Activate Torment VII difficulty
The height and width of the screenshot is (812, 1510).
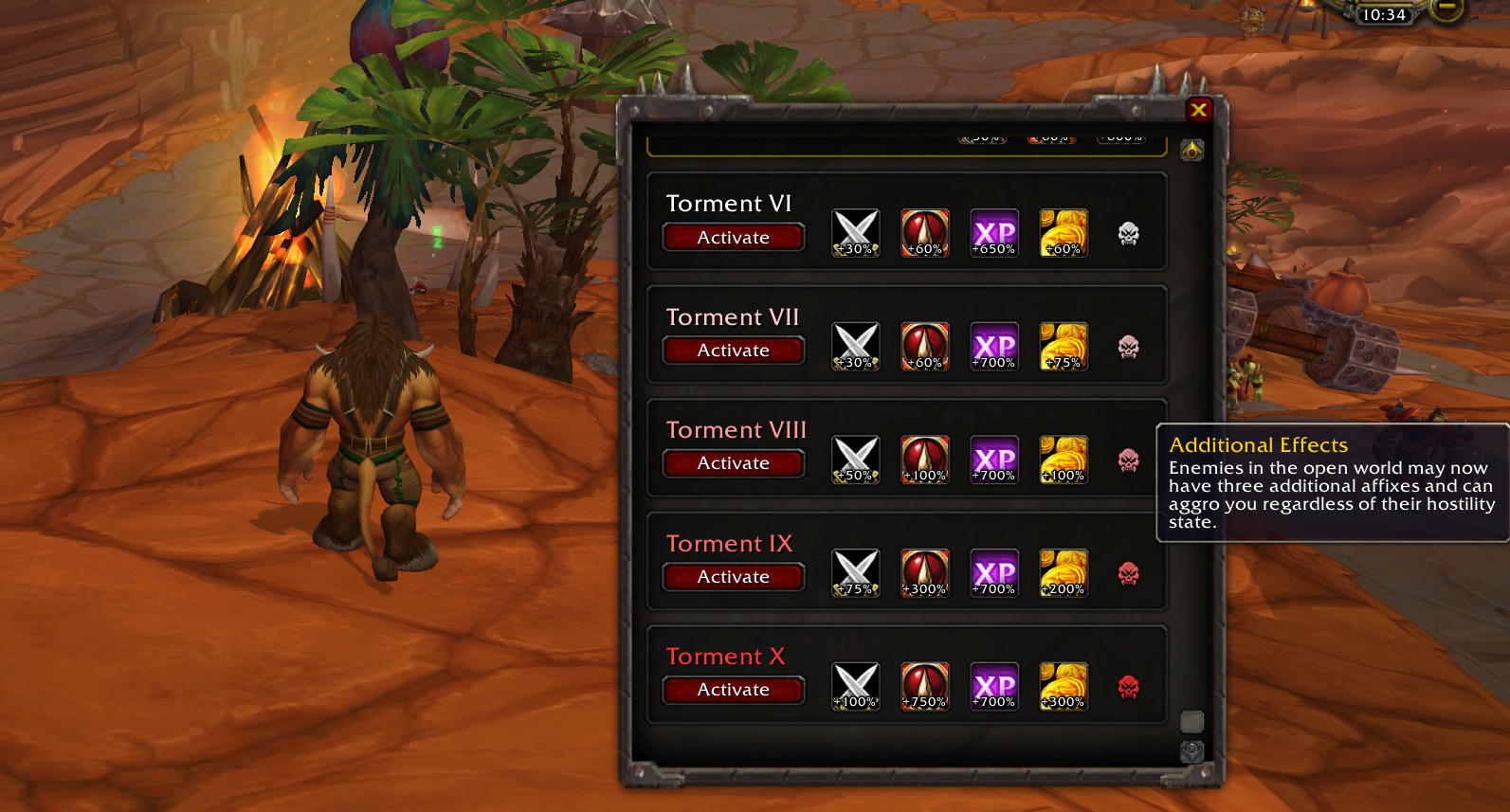[733, 351]
